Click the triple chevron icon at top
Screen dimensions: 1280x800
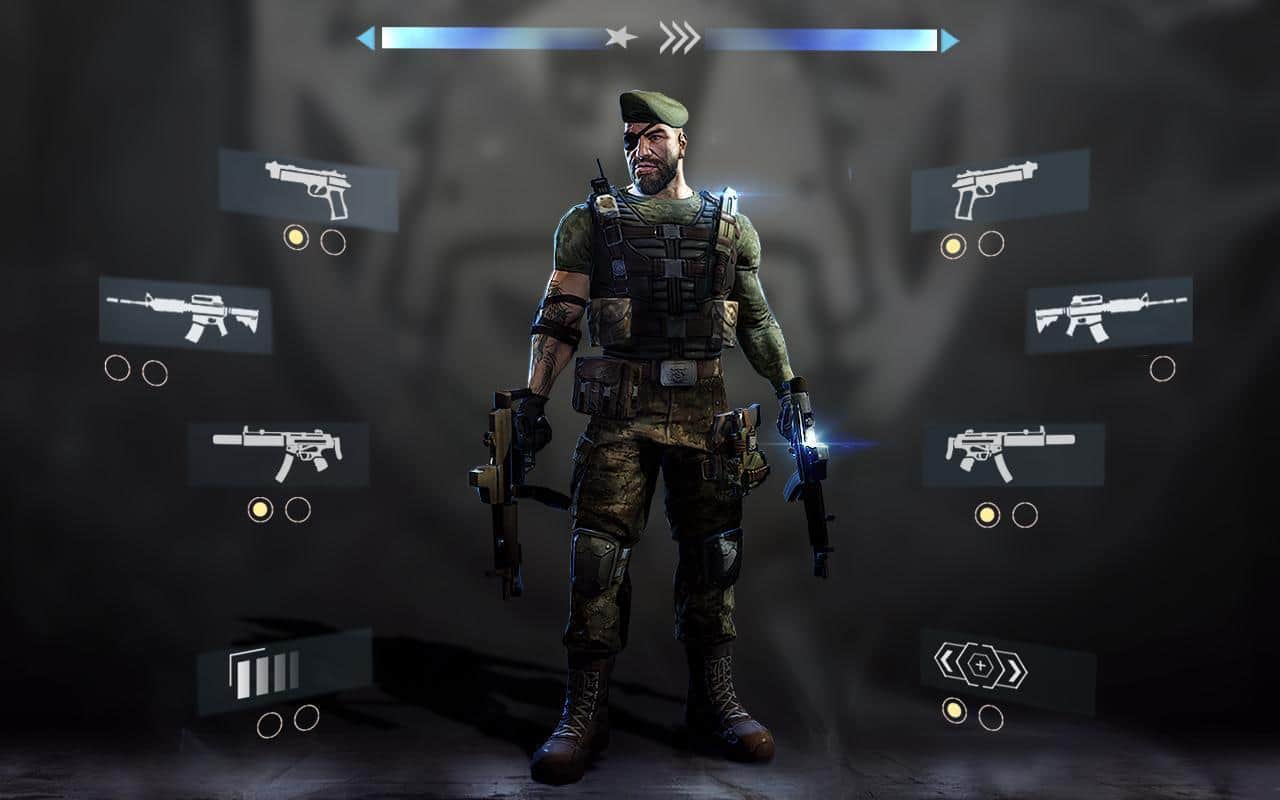point(679,39)
